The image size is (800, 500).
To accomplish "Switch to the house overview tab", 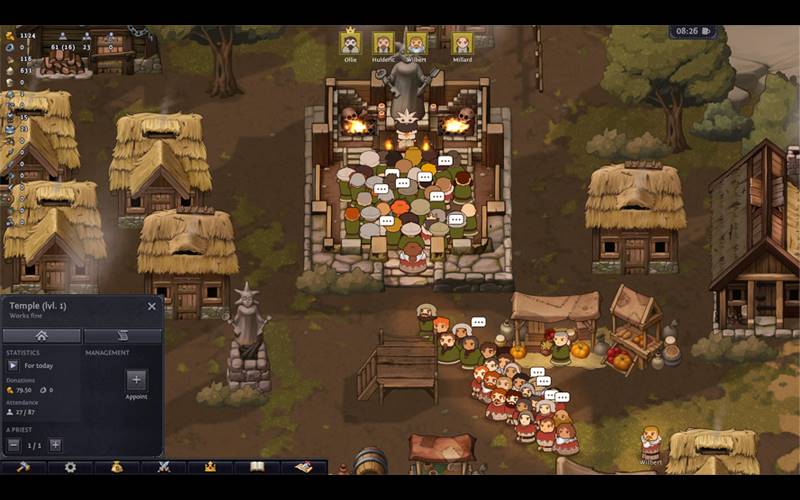I will tap(42, 336).
